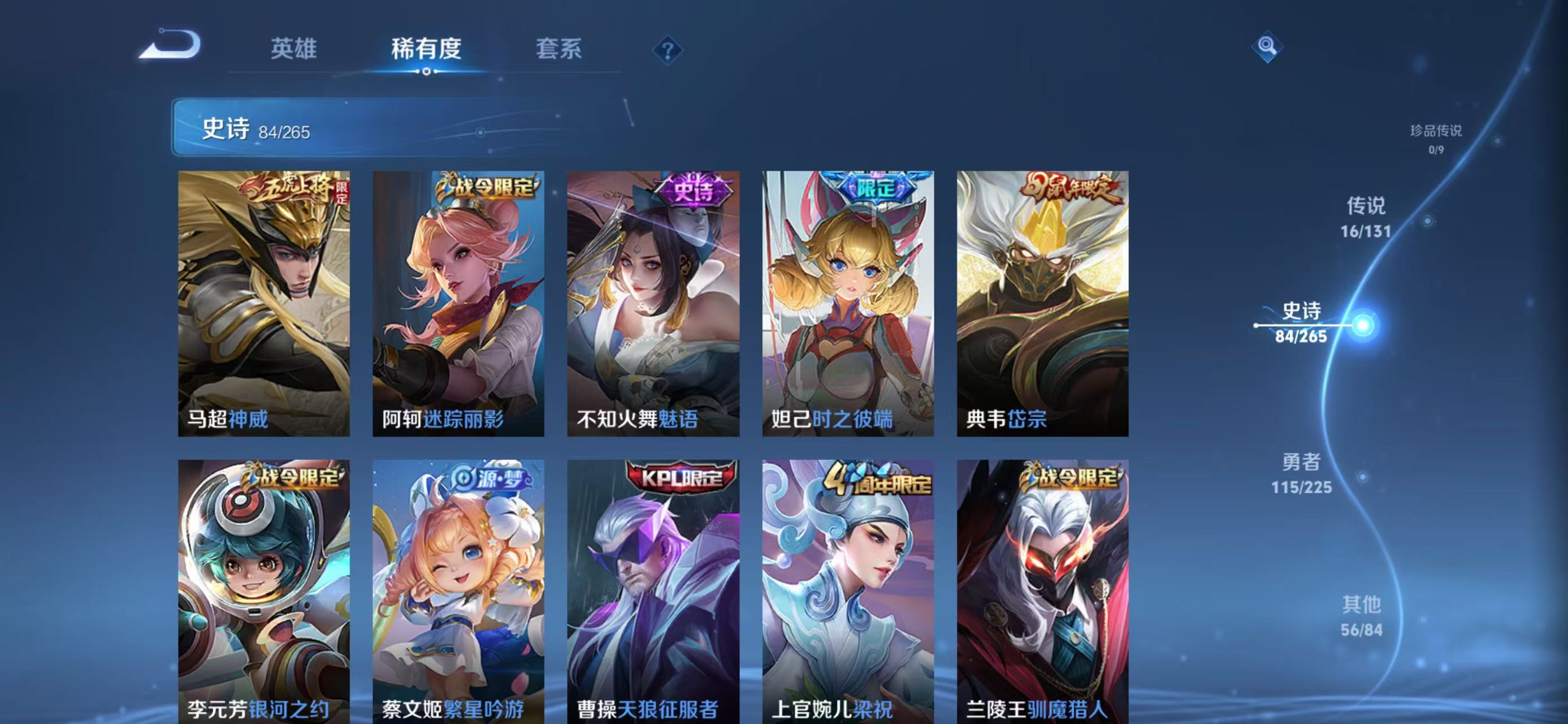Open the skin search magnifier
1568x724 pixels.
click(1267, 46)
